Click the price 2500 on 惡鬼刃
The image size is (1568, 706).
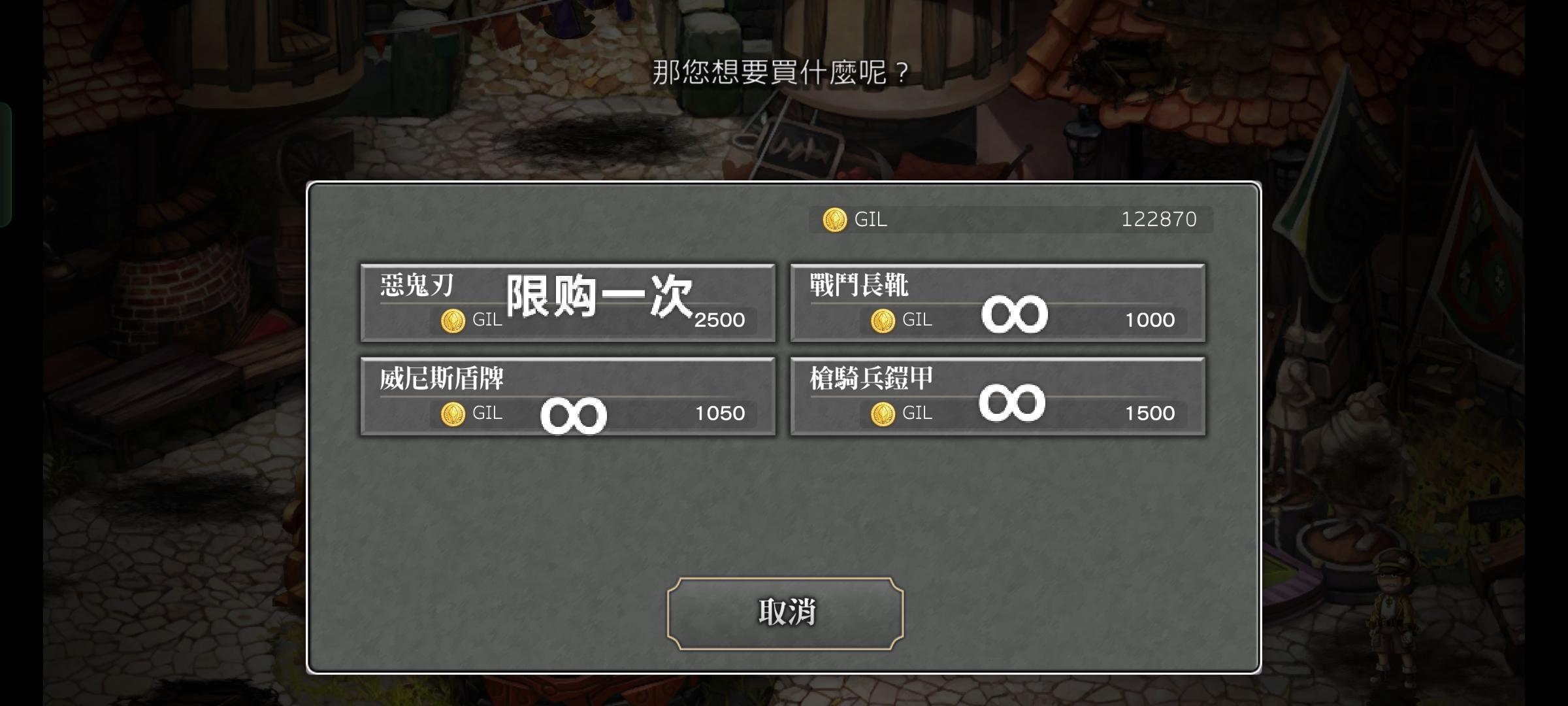(x=721, y=320)
